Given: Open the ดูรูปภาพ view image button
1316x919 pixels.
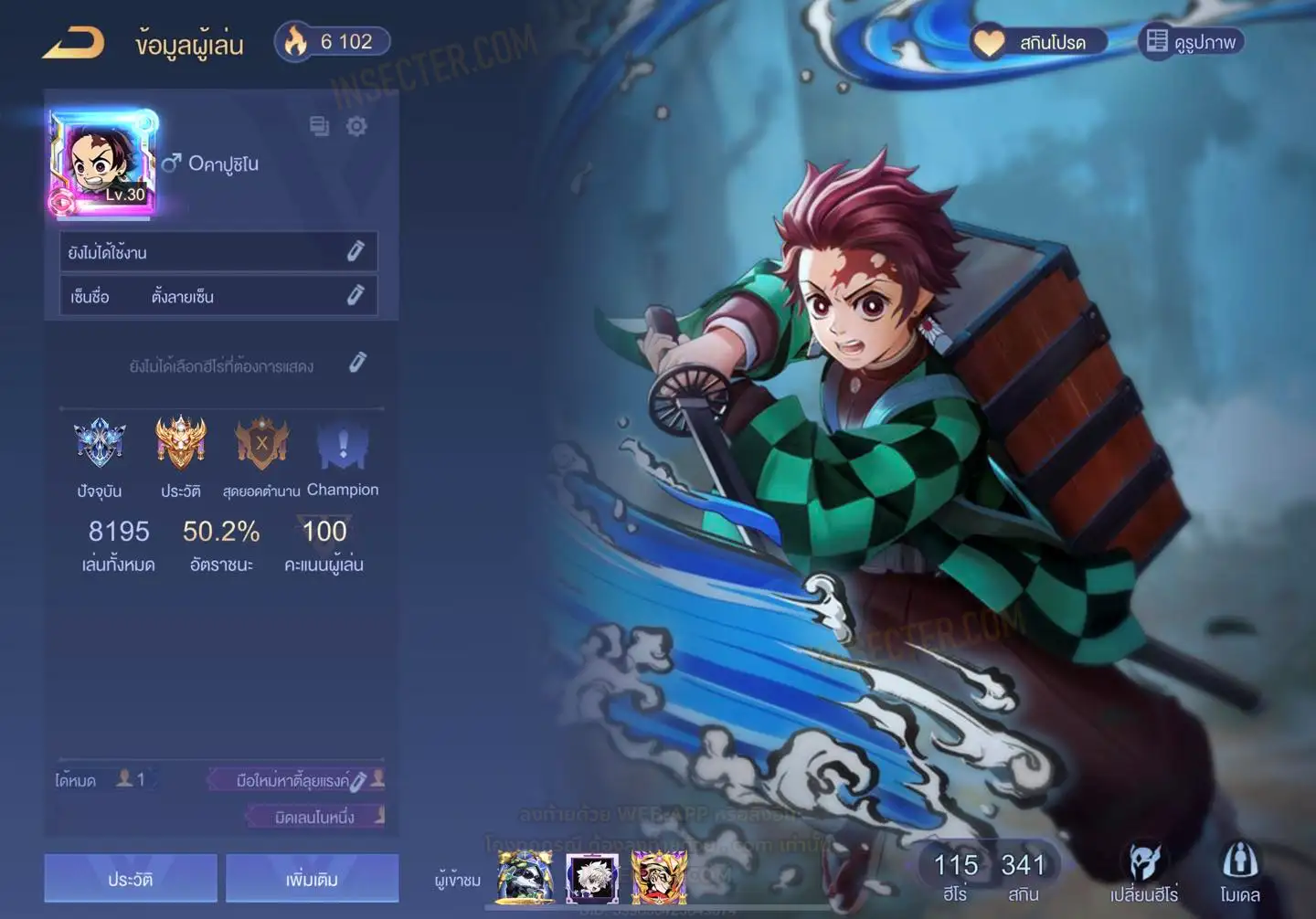Looking at the screenshot, I should (1192, 42).
